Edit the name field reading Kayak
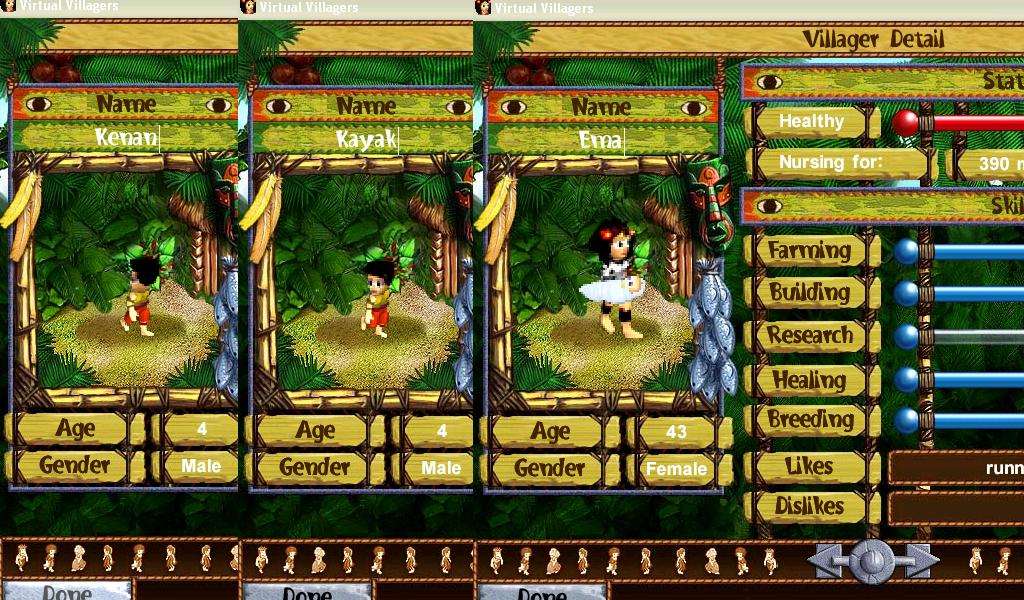Screen dimensions: 1024x600 (365, 139)
